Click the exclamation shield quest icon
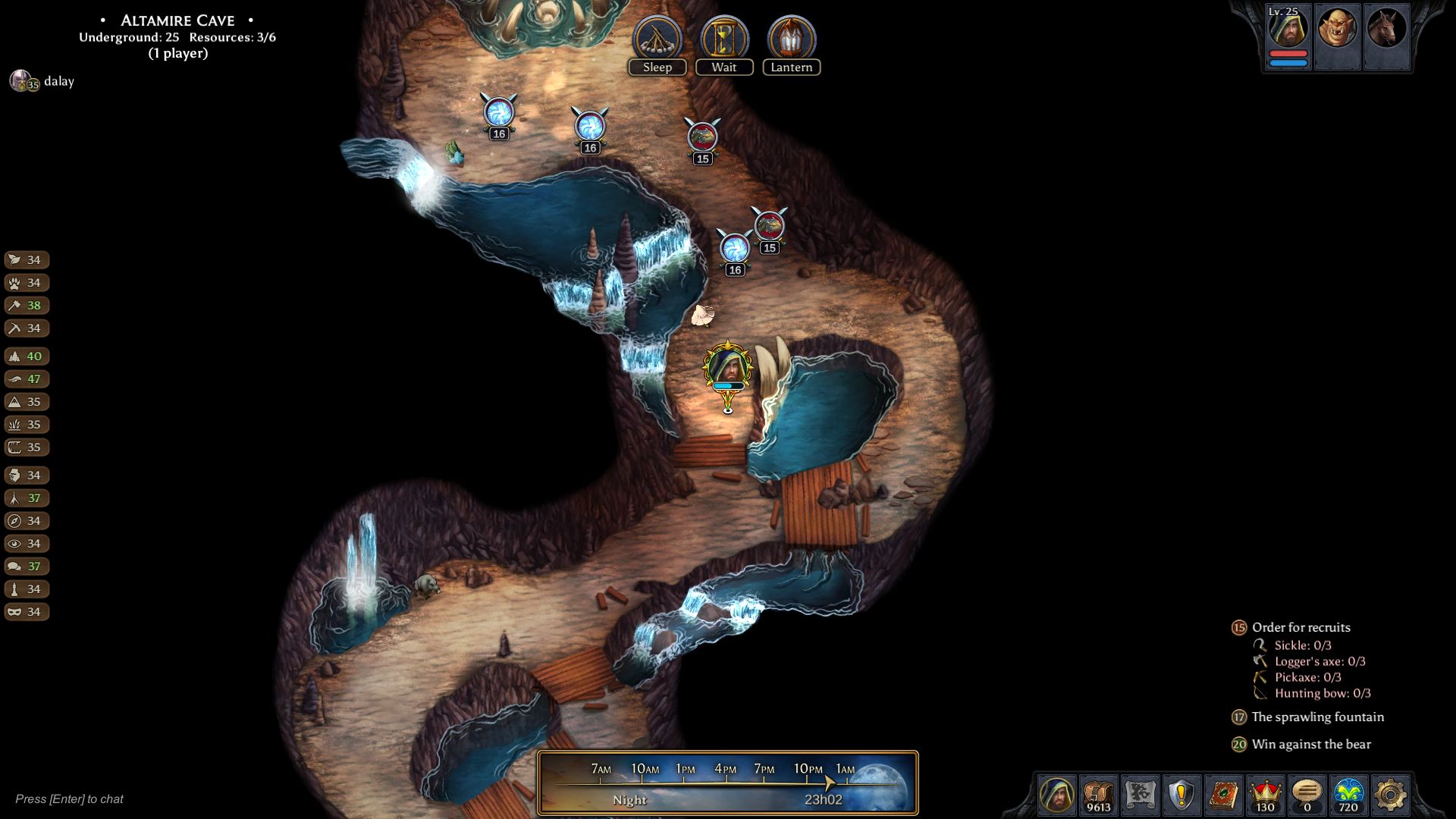Viewport: 1456px width, 819px height. tap(1181, 792)
